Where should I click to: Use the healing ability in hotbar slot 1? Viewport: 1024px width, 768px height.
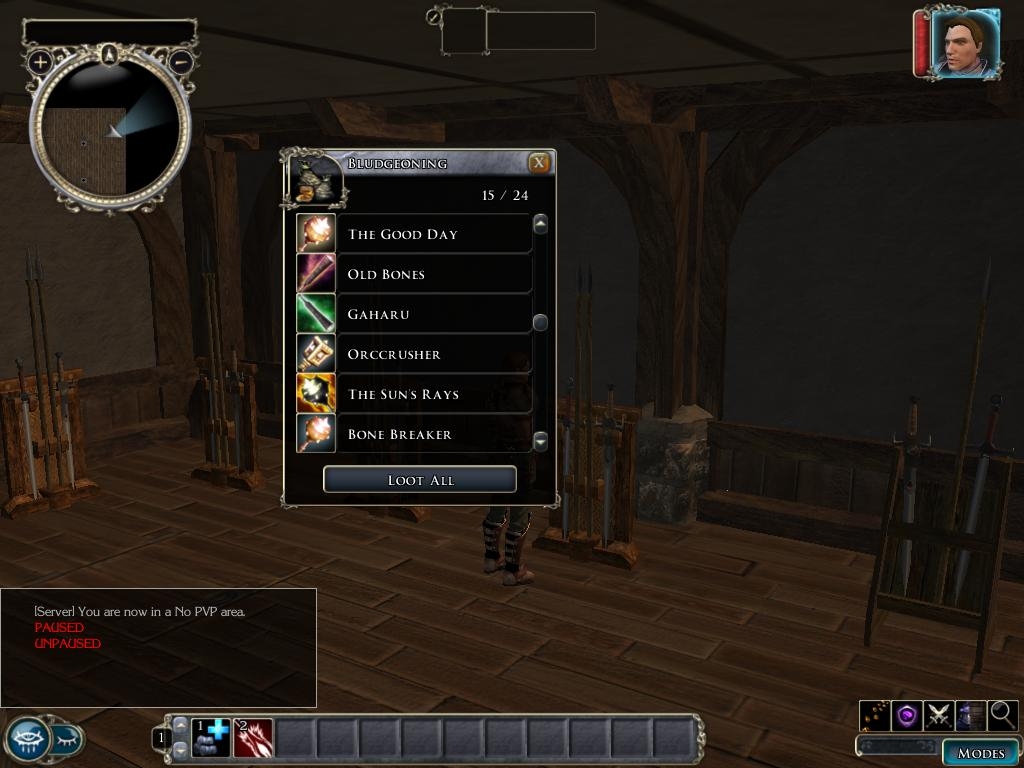[211, 738]
